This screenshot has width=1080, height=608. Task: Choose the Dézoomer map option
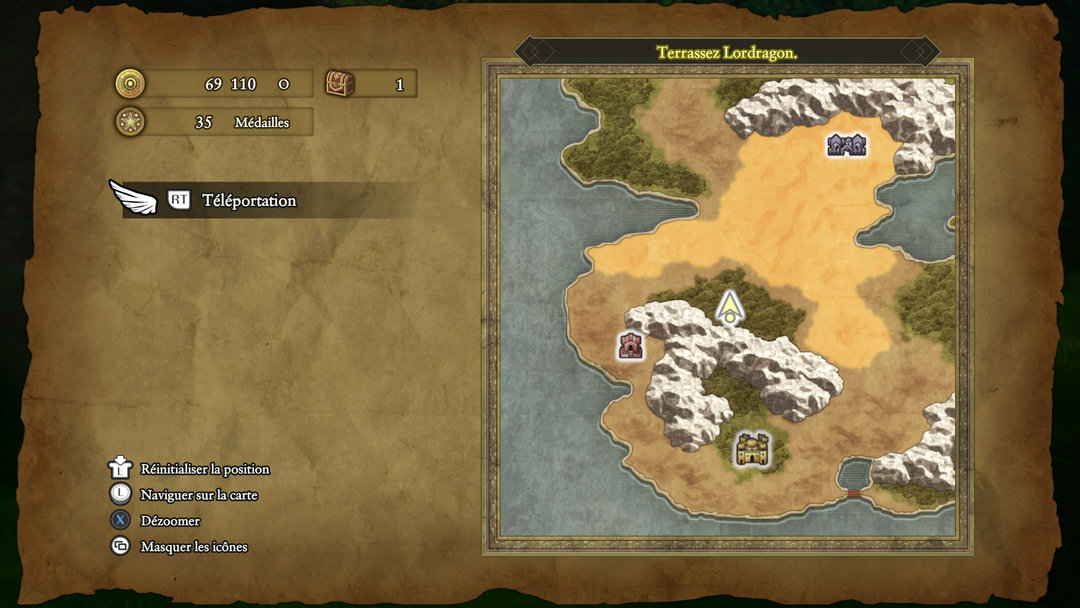(x=170, y=521)
